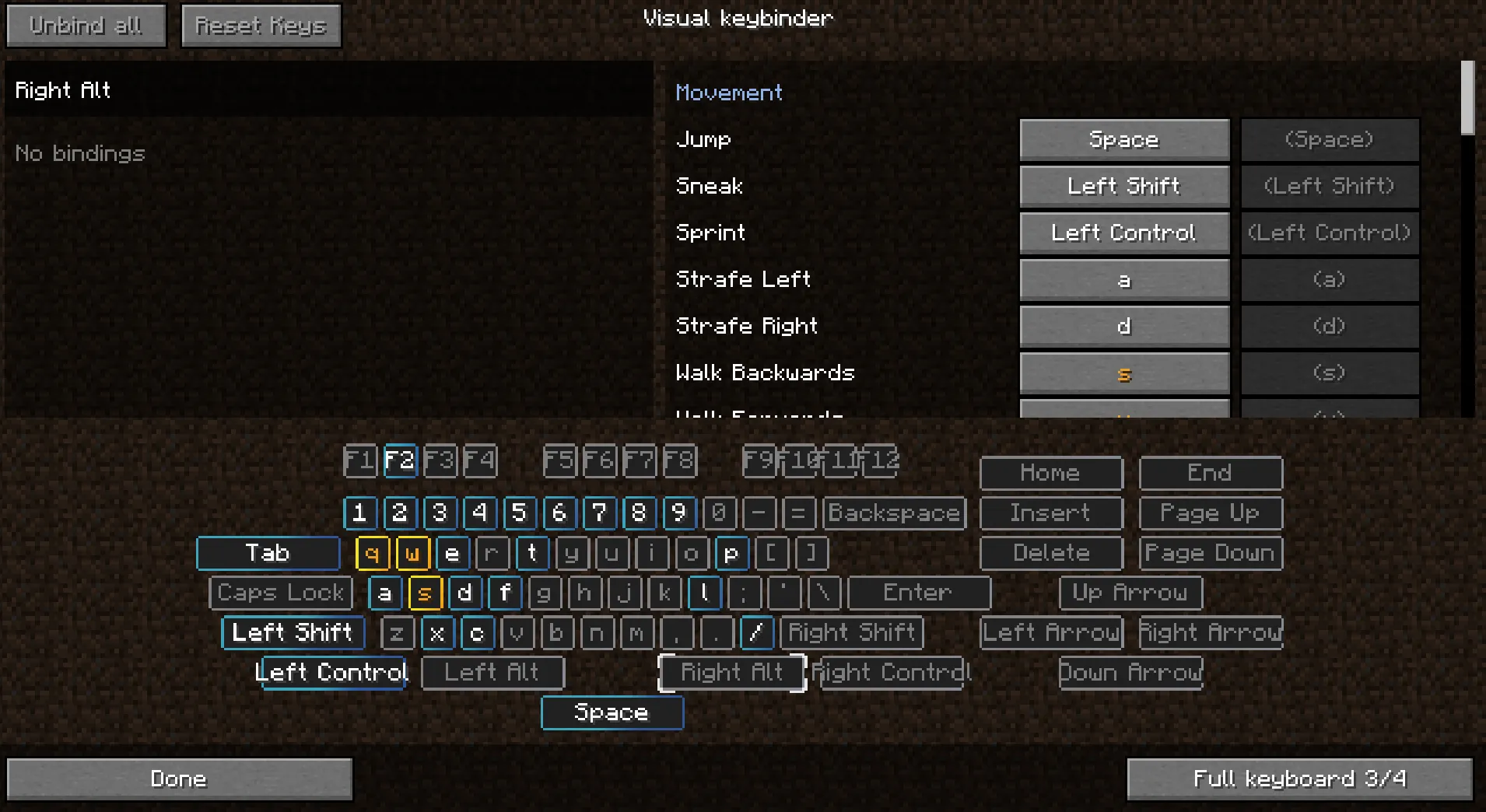Change Strafe Left binding a
The width and height of the screenshot is (1486, 812).
coord(1123,279)
